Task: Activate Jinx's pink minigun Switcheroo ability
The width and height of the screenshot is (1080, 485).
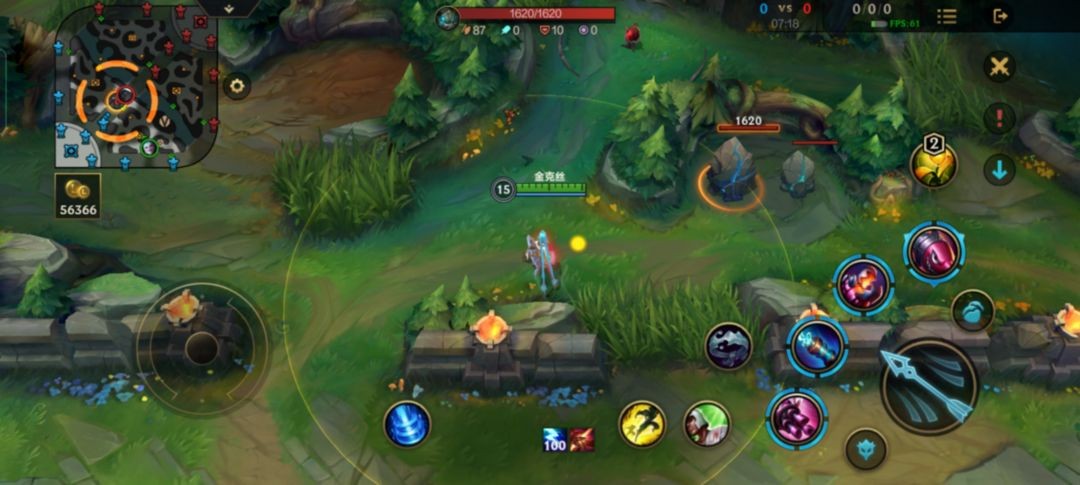Action: pos(797,417)
